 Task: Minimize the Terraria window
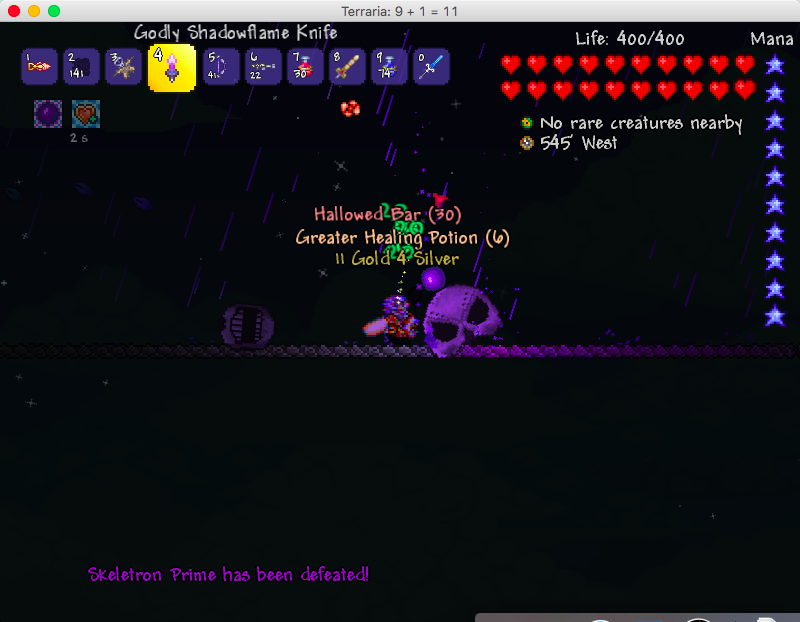pyautogui.click(x=34, y=11)
